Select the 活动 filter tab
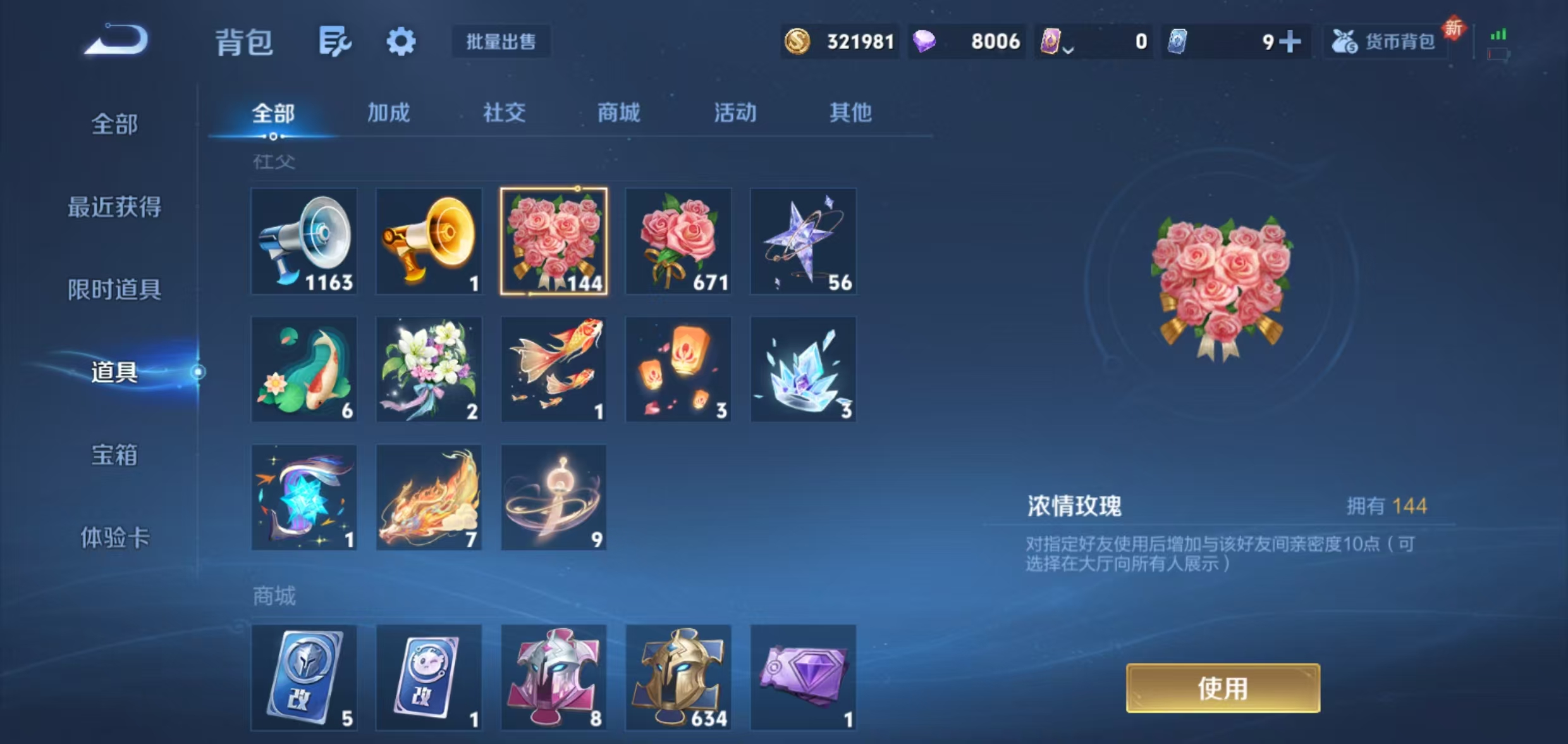 pos(735,114)
